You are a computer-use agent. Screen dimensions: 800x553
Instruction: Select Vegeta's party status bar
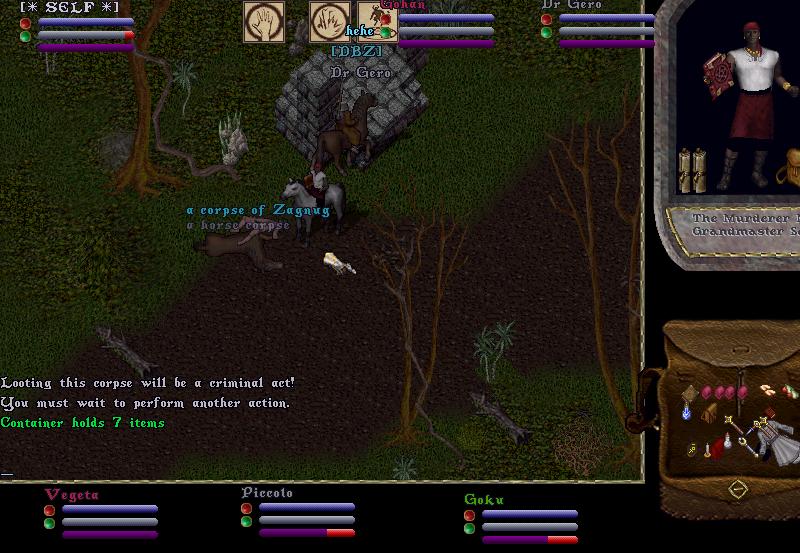point(101,515)
